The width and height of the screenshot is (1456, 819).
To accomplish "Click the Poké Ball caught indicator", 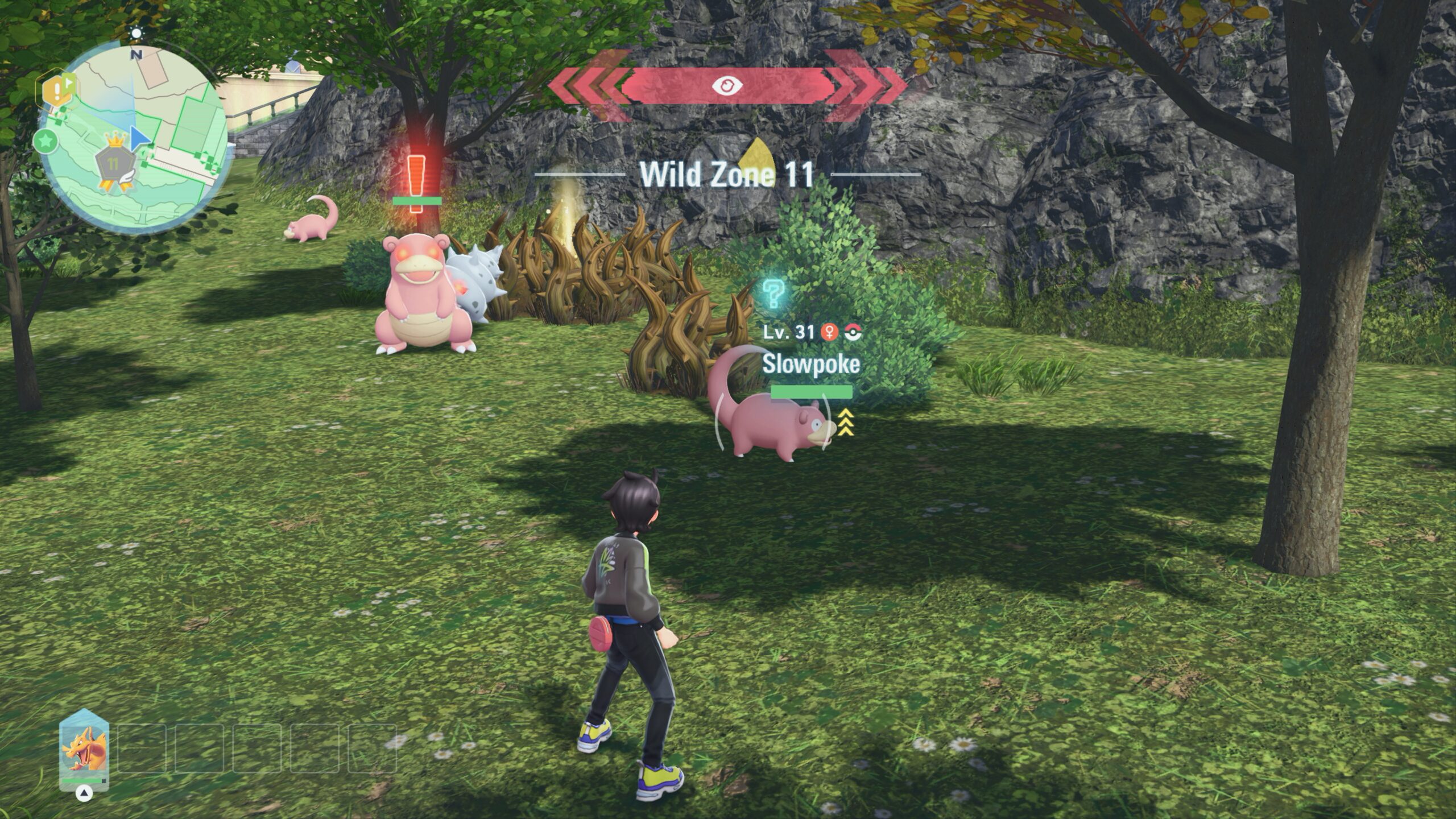I will 853,333.
